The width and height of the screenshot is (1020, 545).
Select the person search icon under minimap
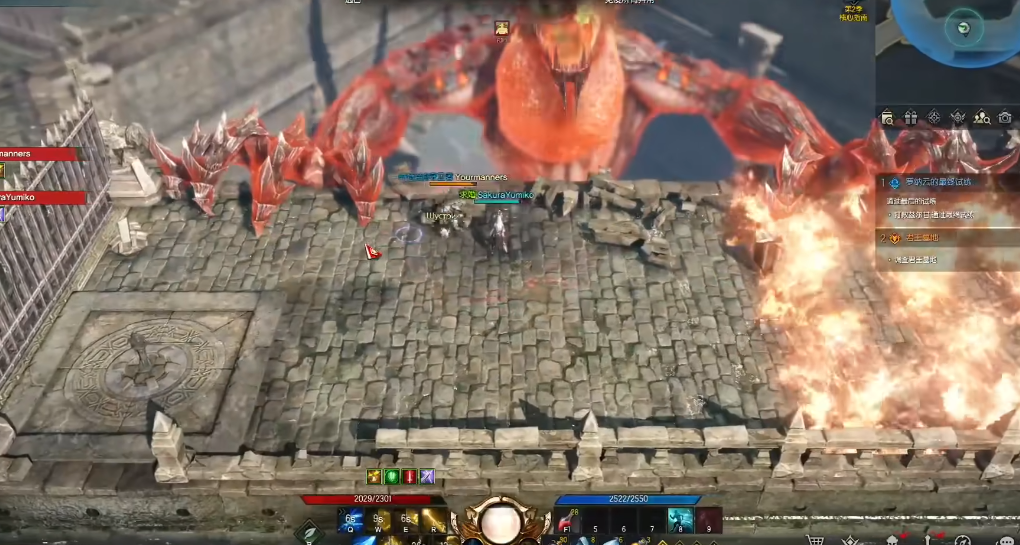click(x=981, y=118)
